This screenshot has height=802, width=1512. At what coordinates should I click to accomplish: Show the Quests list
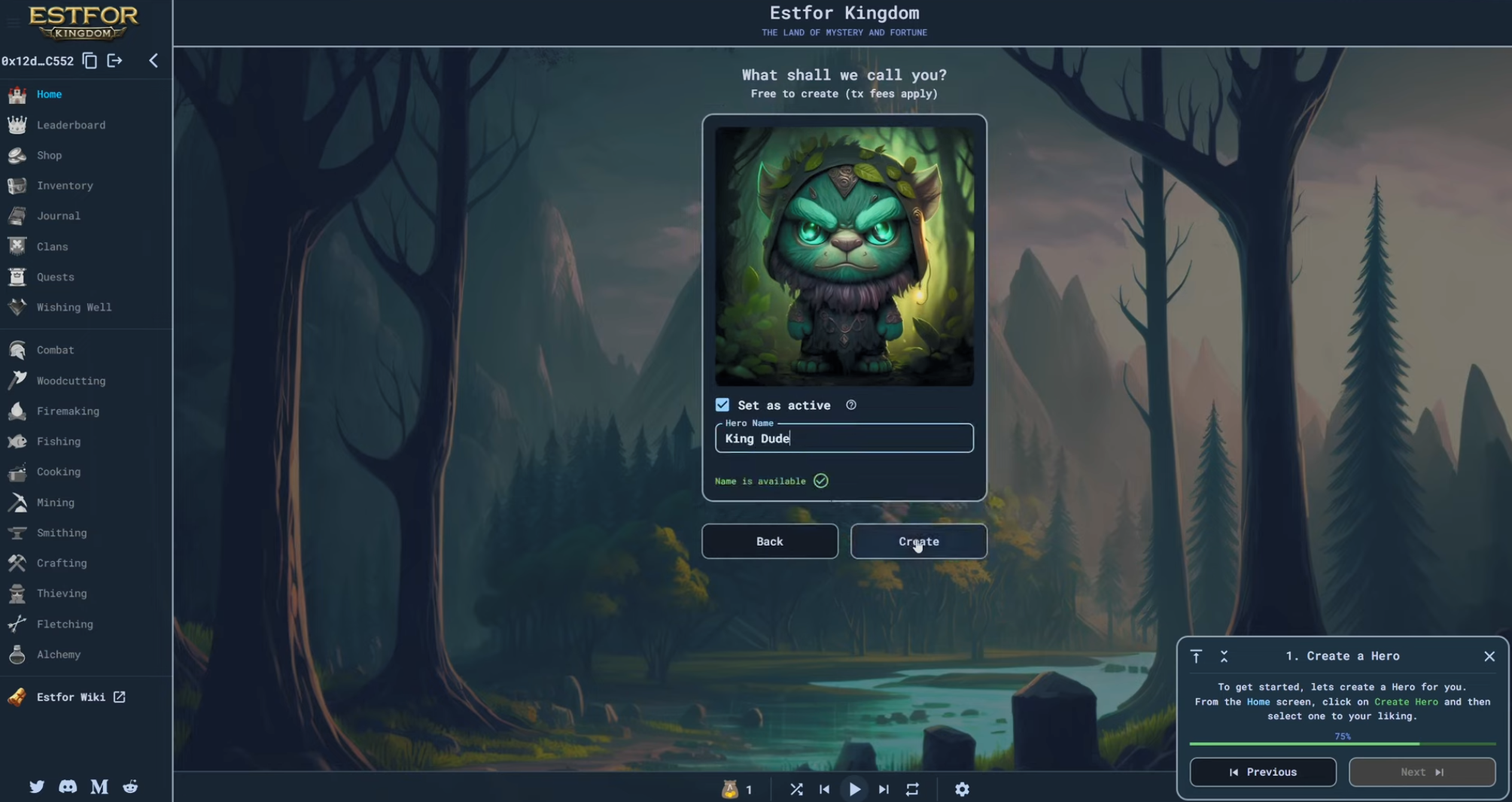pos(55,277)
